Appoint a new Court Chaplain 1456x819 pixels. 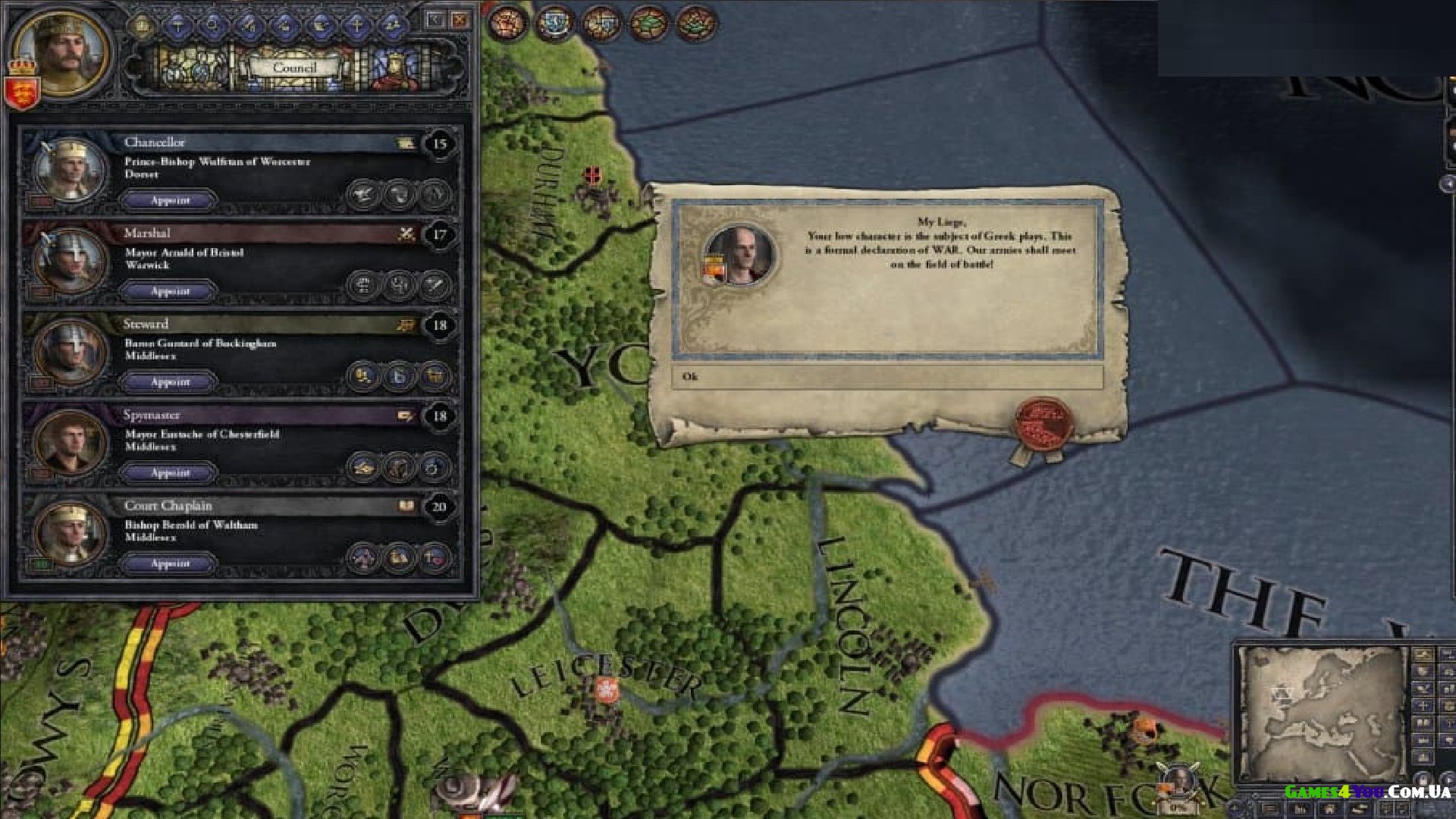170,563
